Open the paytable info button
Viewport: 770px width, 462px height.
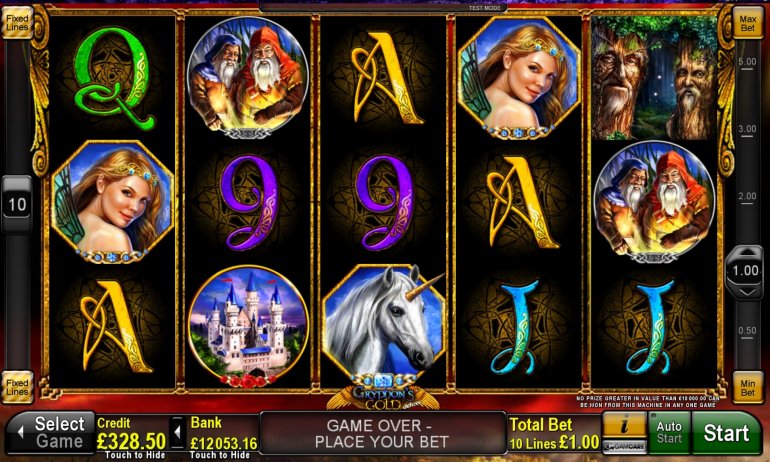pyautogui.click(x=622, y=424)
